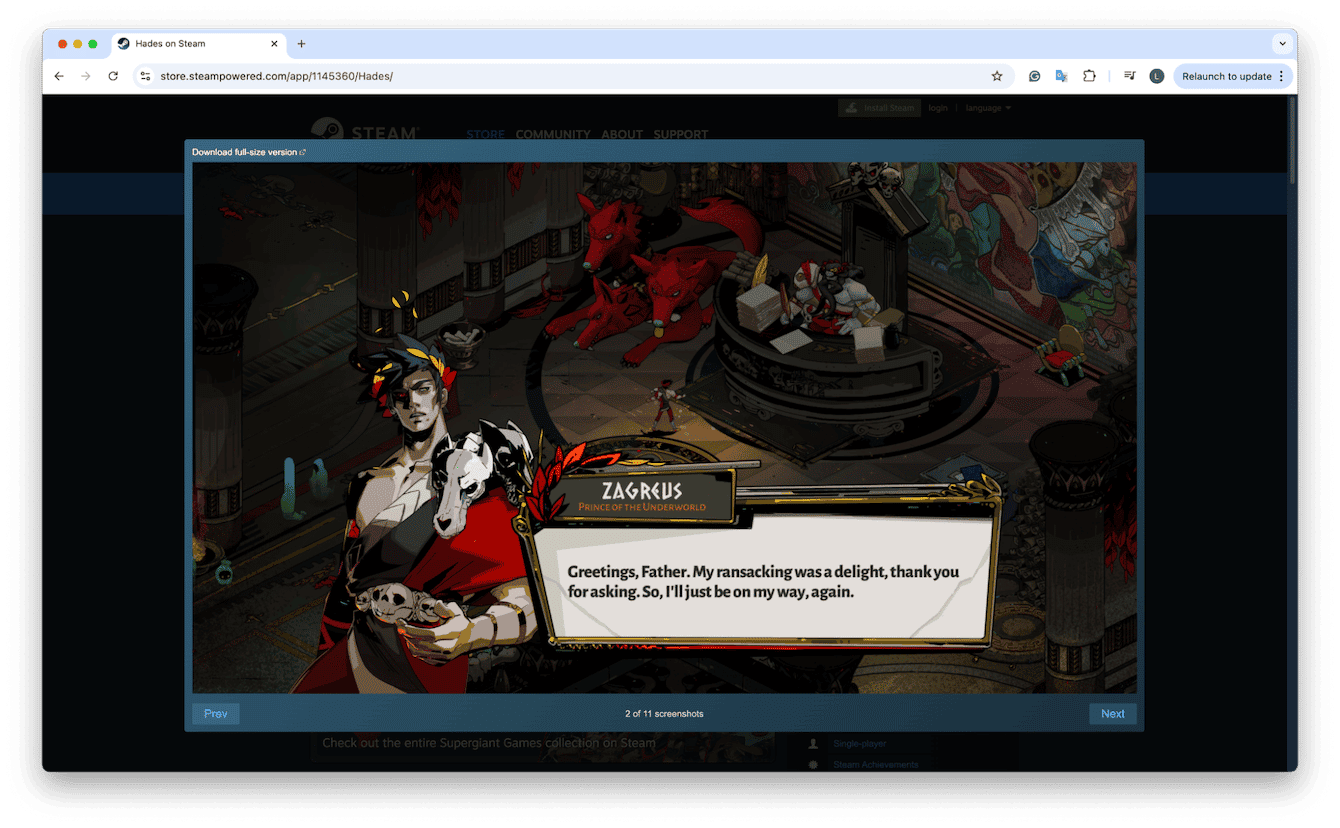Click the grayed-out forward navigation arrow
This screenshot has height=828, width=1340.
pos(86,75)
